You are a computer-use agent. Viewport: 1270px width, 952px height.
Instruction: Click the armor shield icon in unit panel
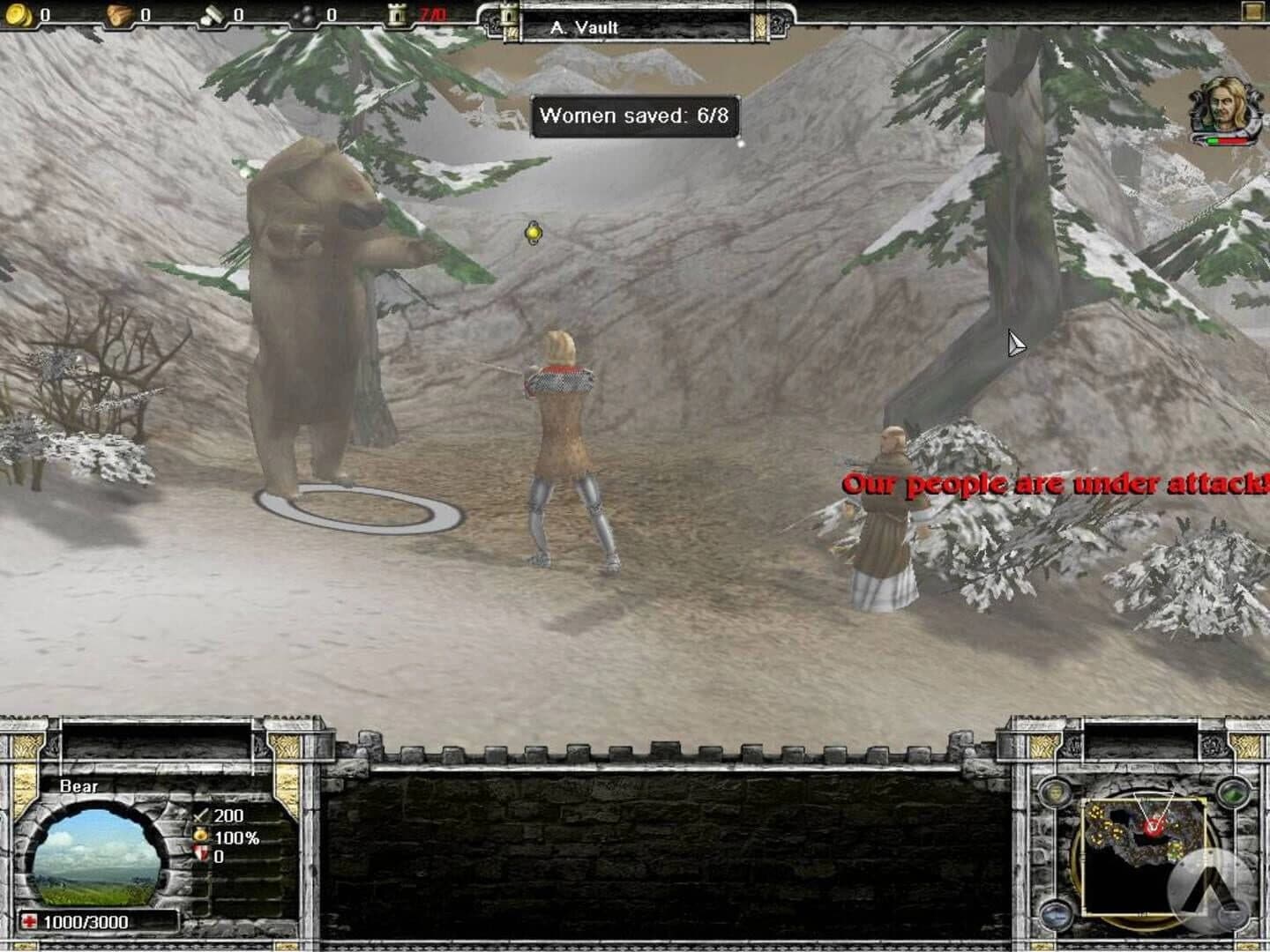click(x=201, y=852)
